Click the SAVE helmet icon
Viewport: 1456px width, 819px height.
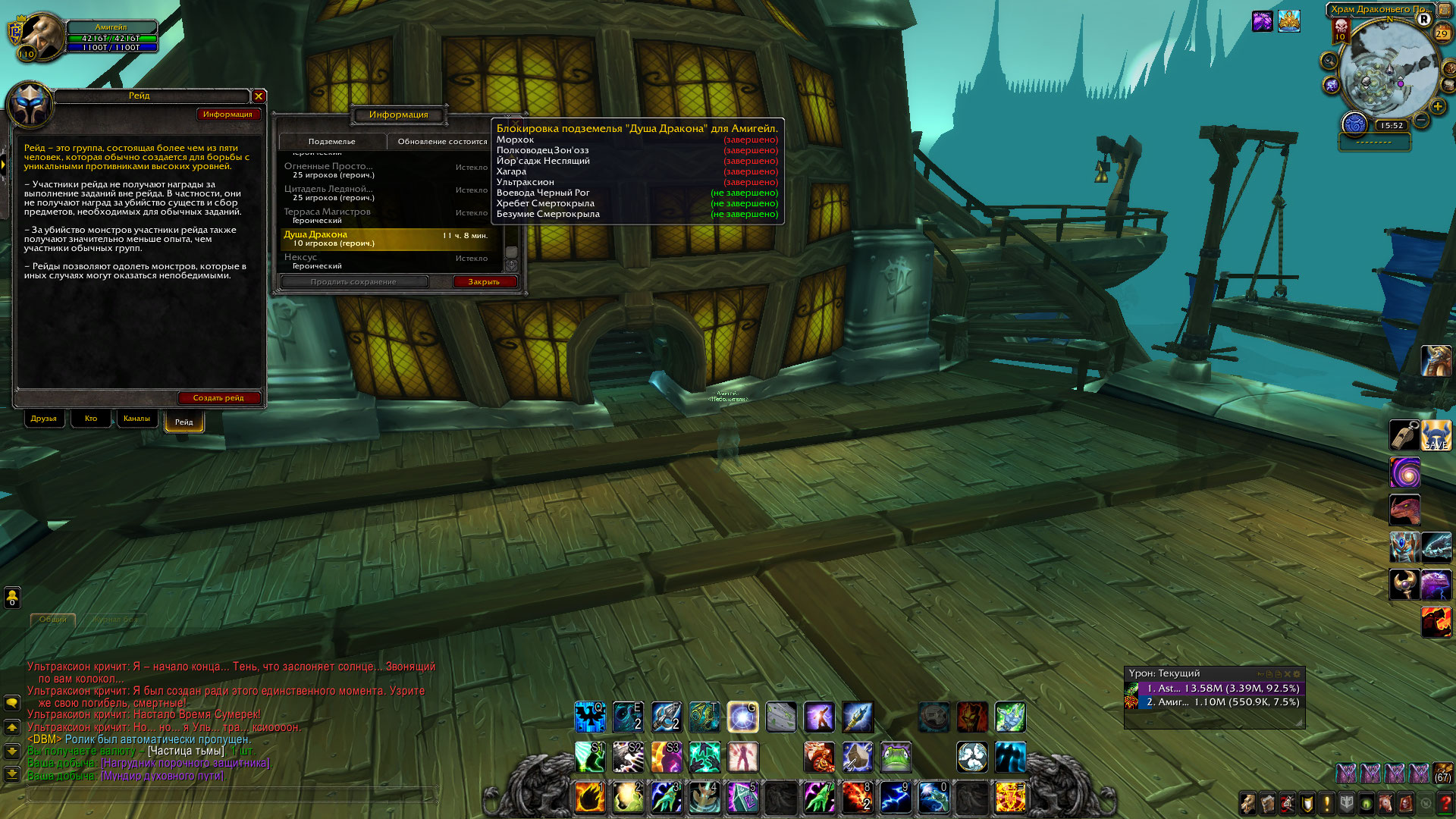click(1436, 436)
